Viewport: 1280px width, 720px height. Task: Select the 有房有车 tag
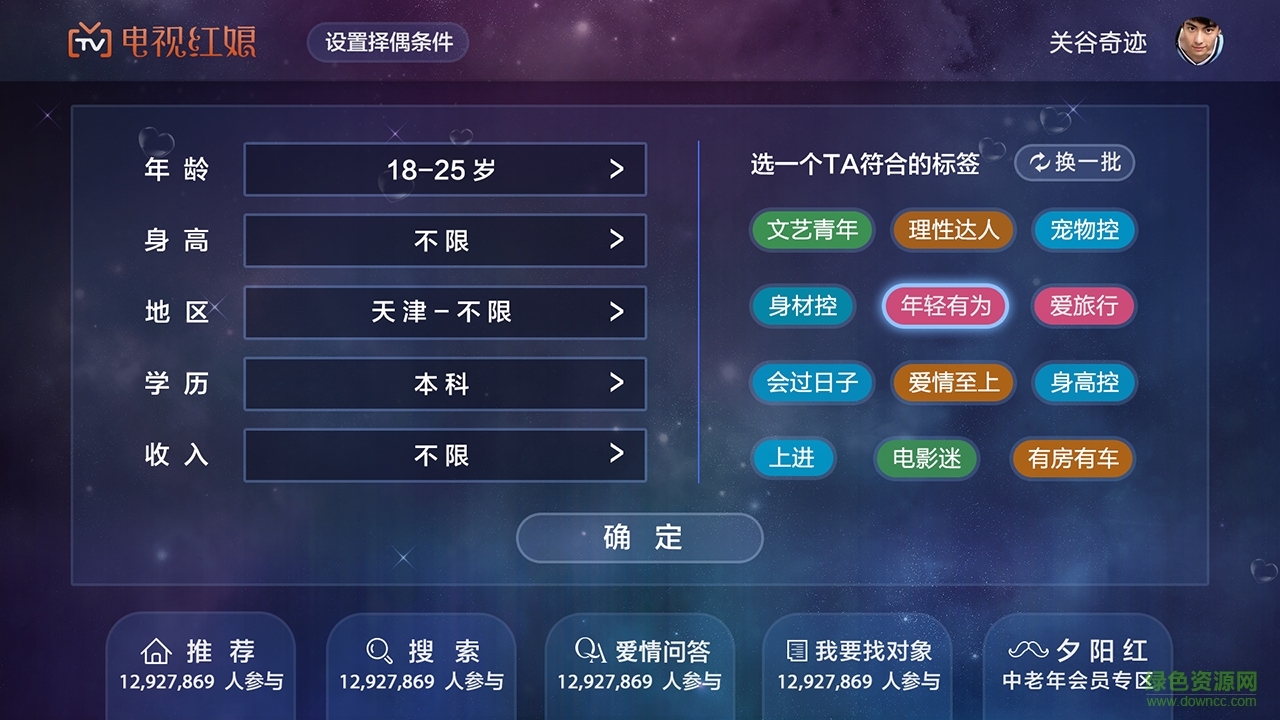(x=1072, y=459)
